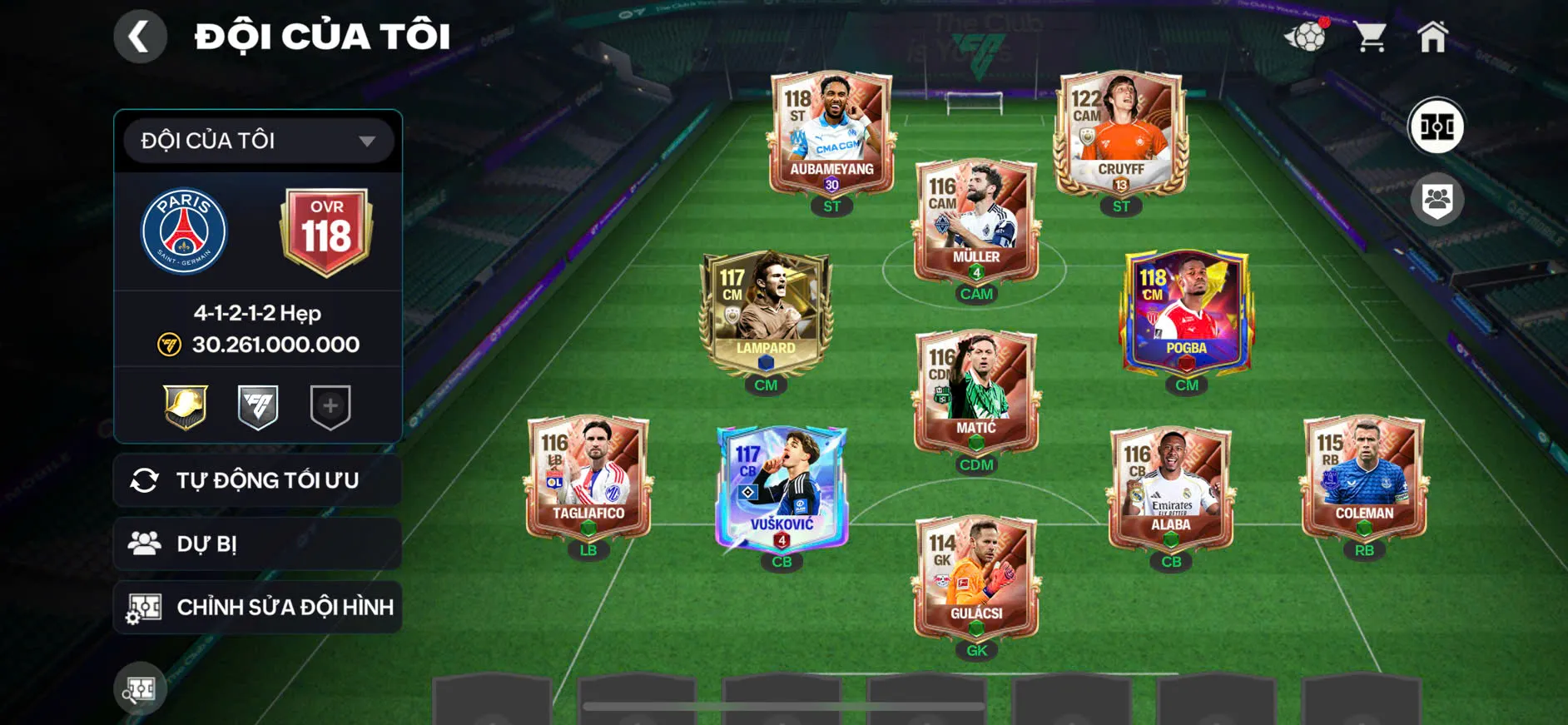The height and width of the screenshot is (725, 1568).
Task: Select the Cruyff 122 player card
Action: point(1120,133)
